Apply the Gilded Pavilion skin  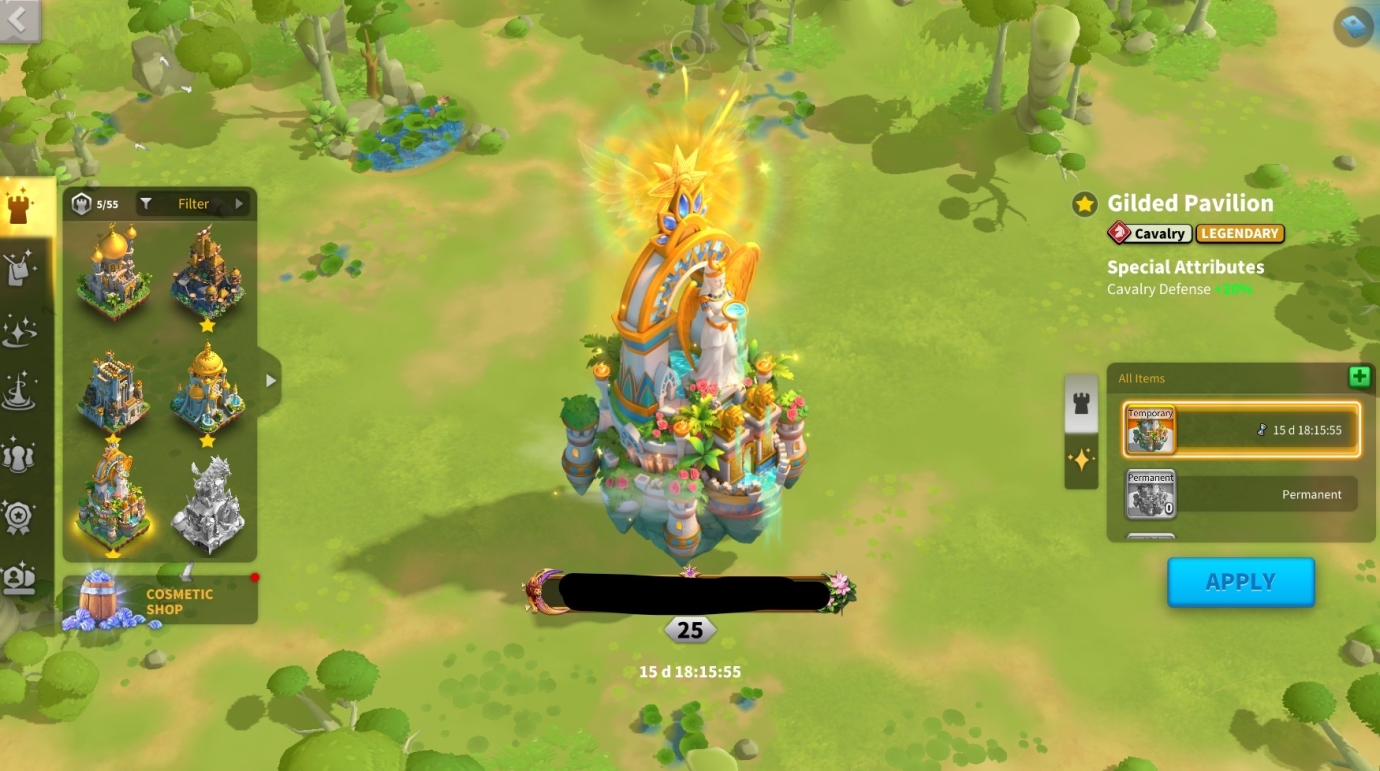1240,582
